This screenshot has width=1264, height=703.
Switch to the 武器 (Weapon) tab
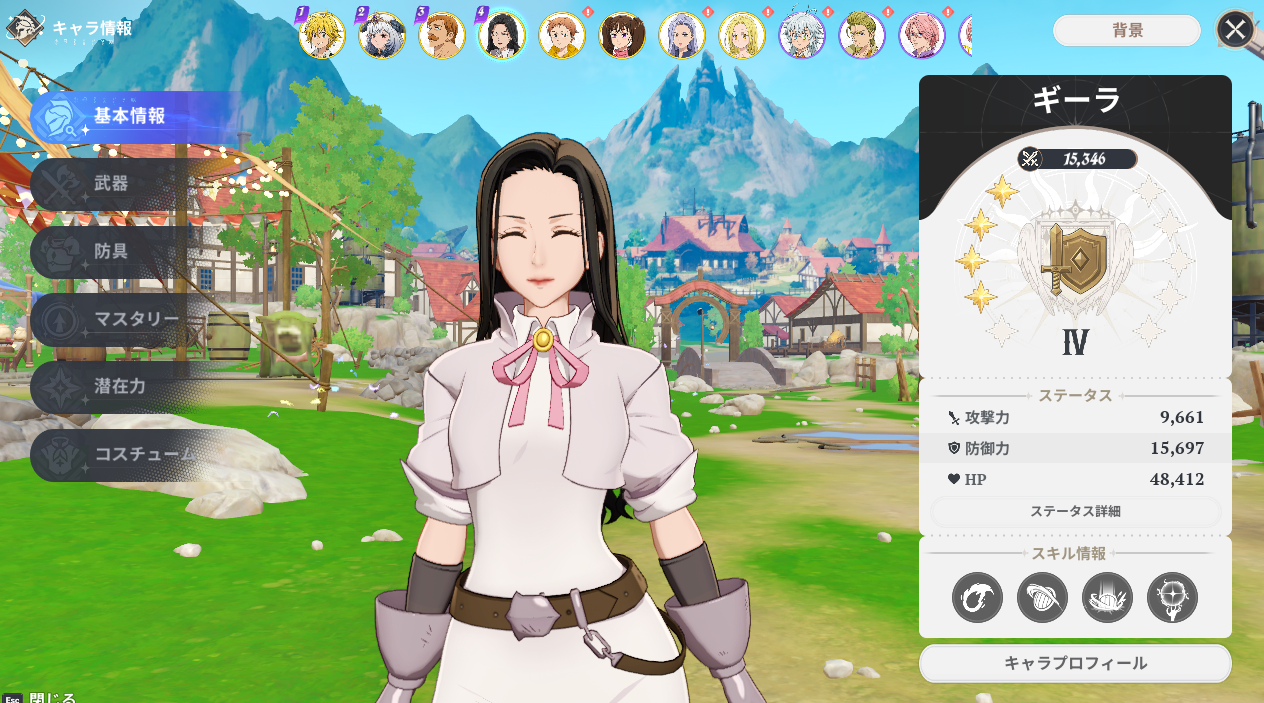click(x=120, y=185)
